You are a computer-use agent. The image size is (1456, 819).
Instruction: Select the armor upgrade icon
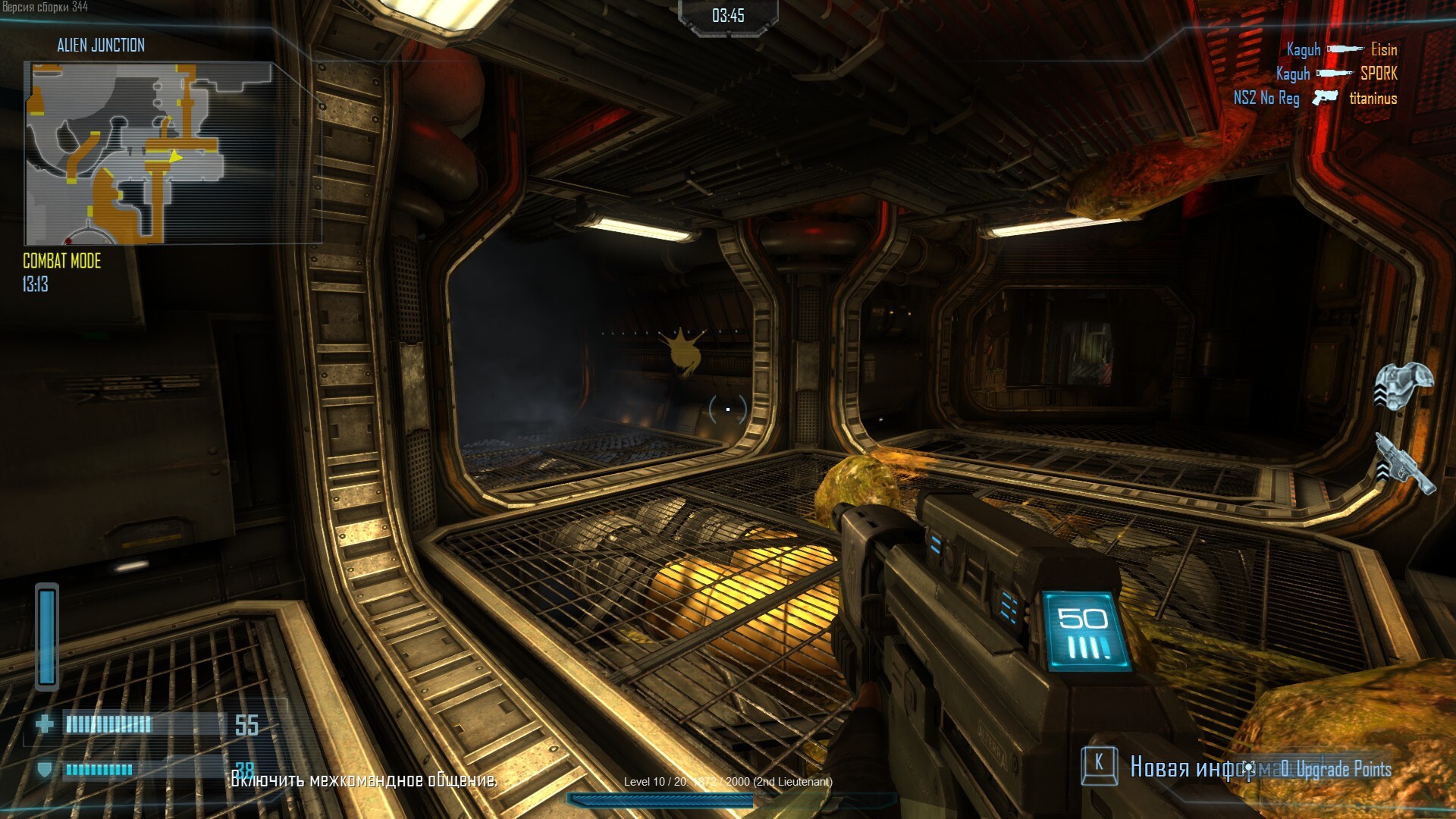point(1404,385)
